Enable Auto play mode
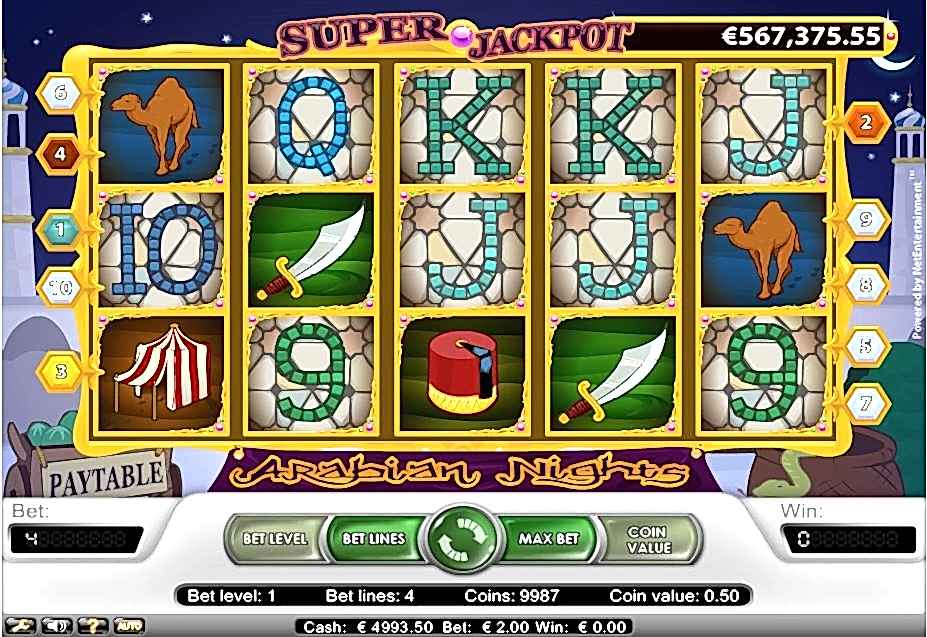The width and height of the screenshot is (927, 637). 130,626
